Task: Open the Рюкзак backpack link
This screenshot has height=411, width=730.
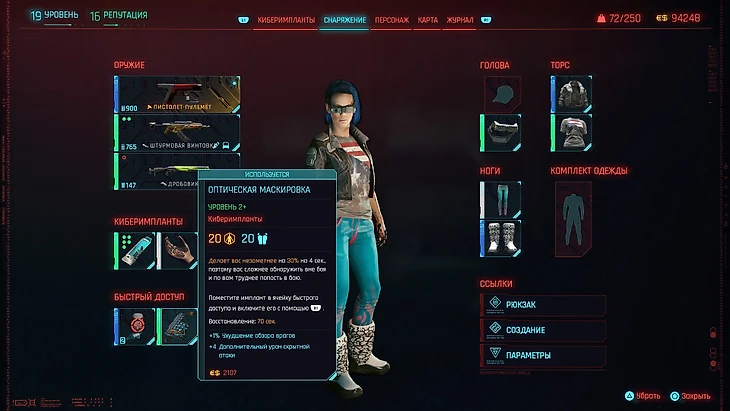Action: (x=544, y=306)
